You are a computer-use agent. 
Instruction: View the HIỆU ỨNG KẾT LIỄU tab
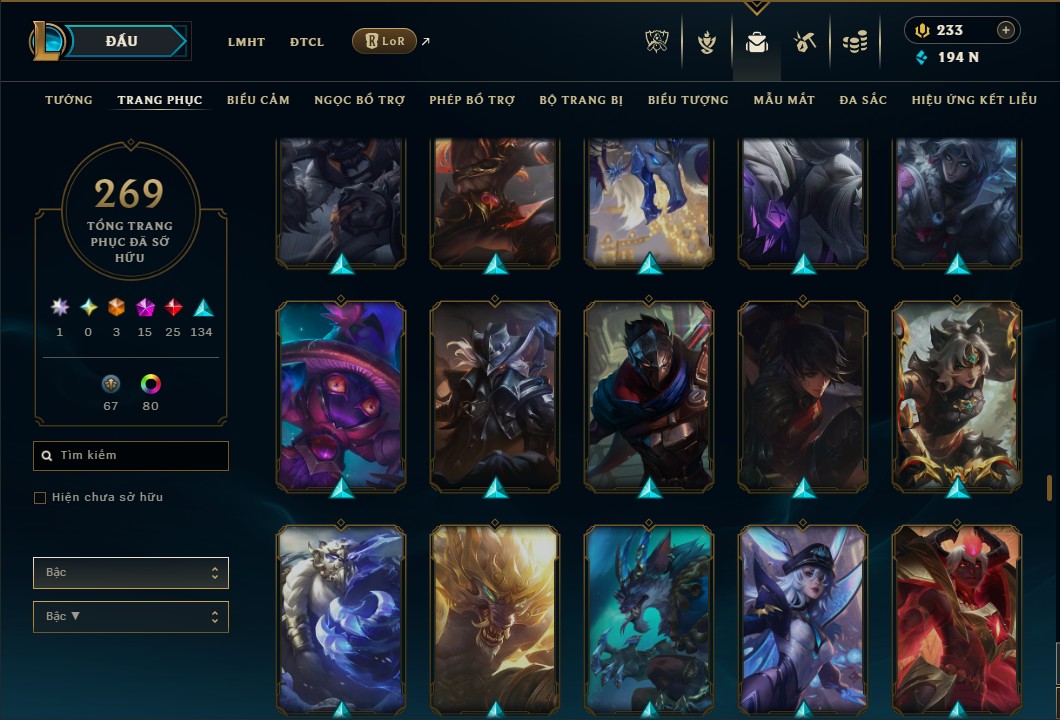(970, 100)
